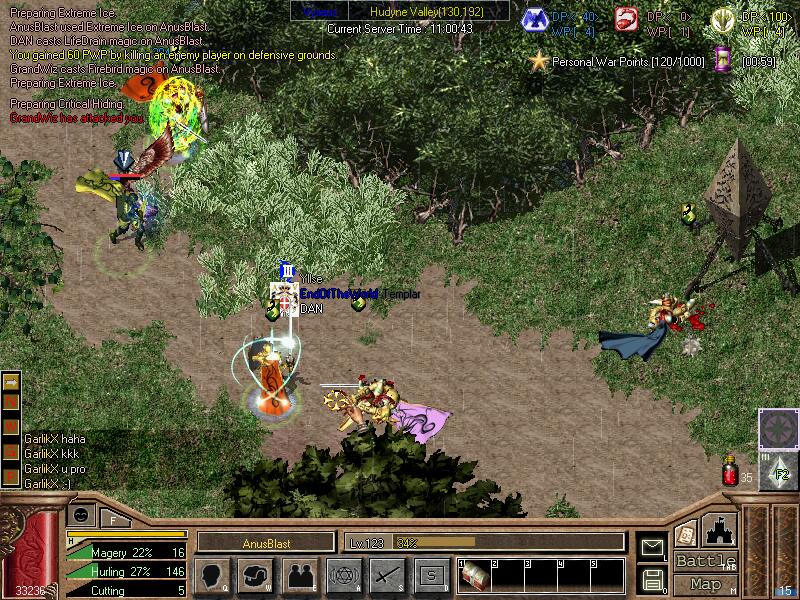Open the character head profile button

coord(212,575)
